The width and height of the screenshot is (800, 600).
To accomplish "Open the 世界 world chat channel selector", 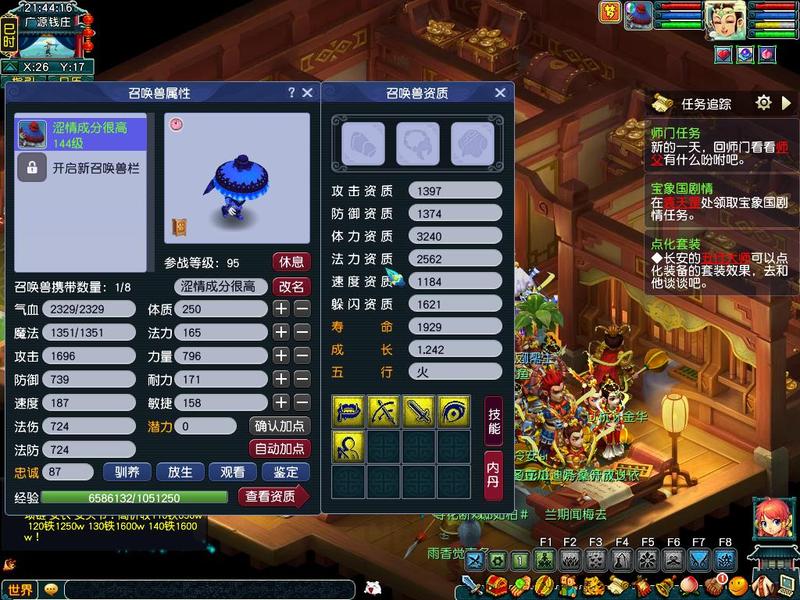I will [20, 590].
